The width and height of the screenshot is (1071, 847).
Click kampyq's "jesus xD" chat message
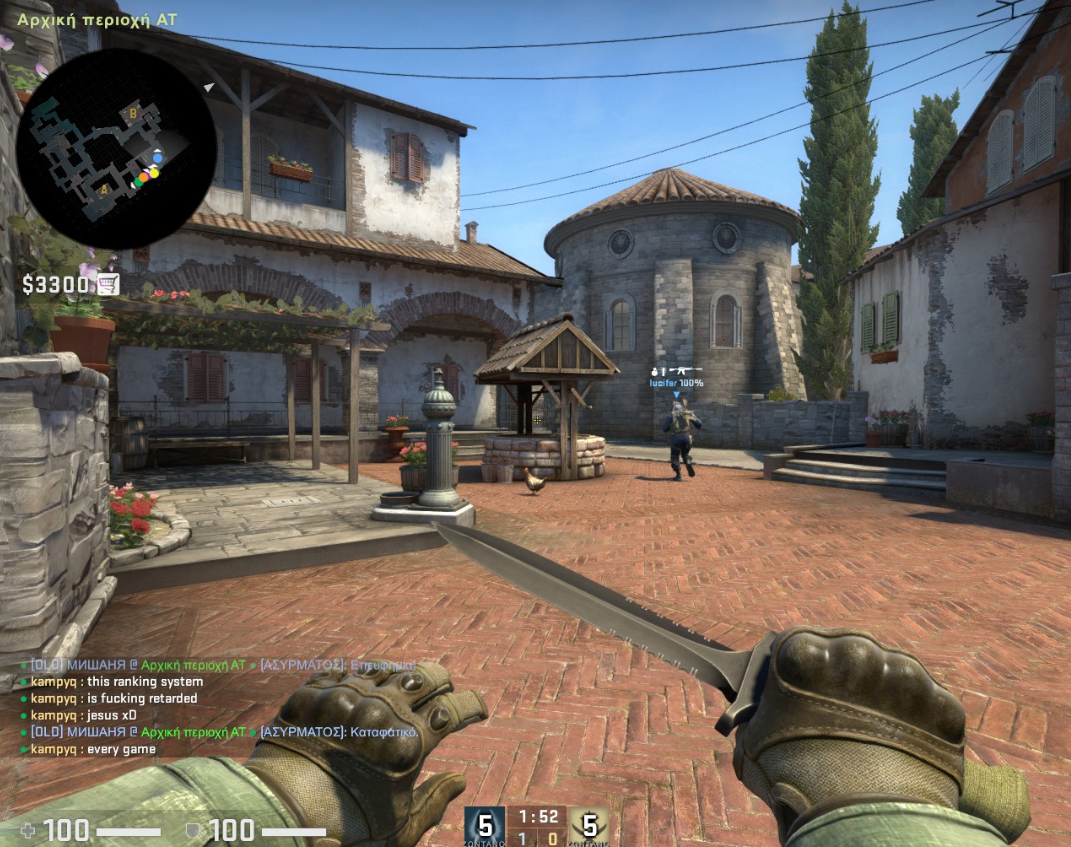83,715
